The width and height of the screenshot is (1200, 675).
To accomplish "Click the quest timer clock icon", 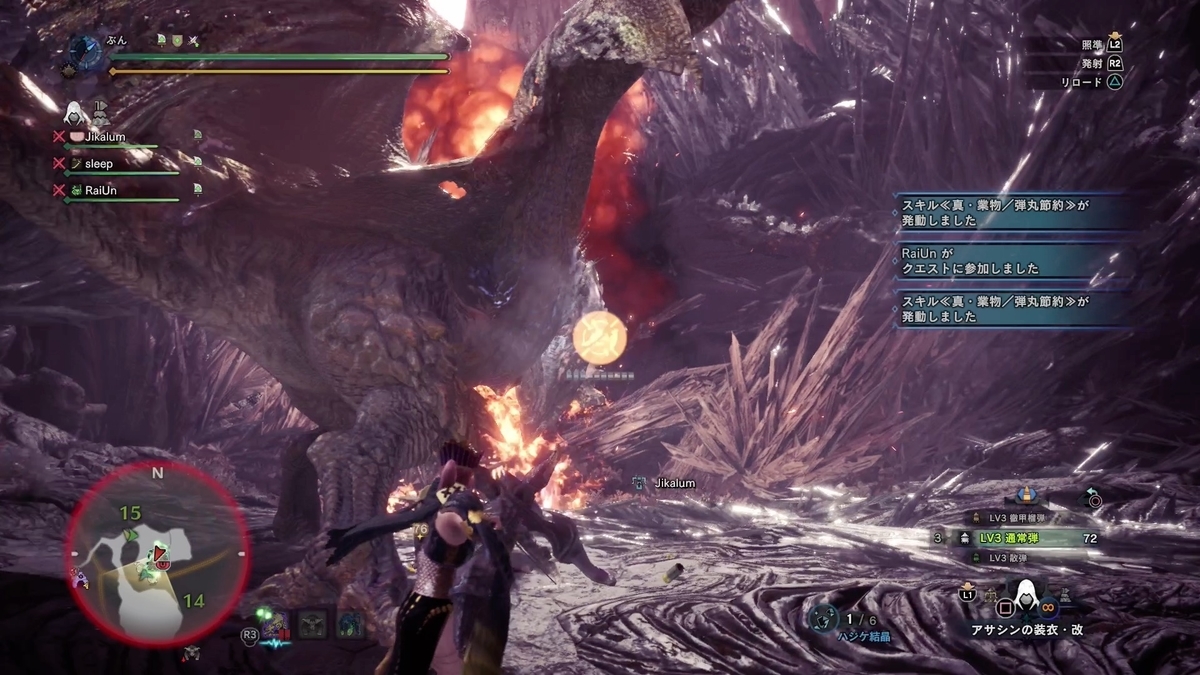I will pyautogui.click(x=84, y=50).
